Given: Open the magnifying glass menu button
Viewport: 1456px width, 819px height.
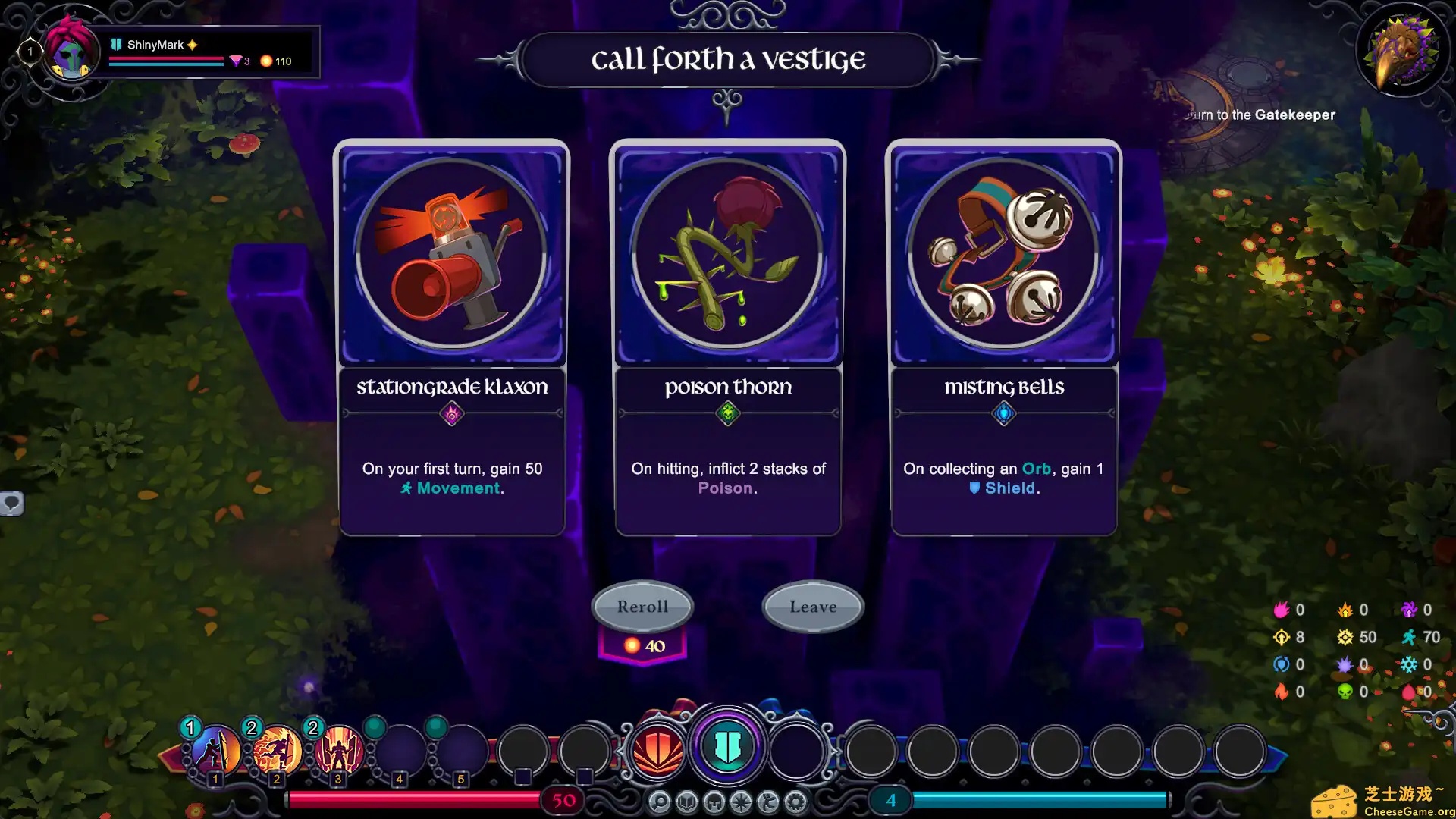Looking at the screenshot, I should point(660,802).
